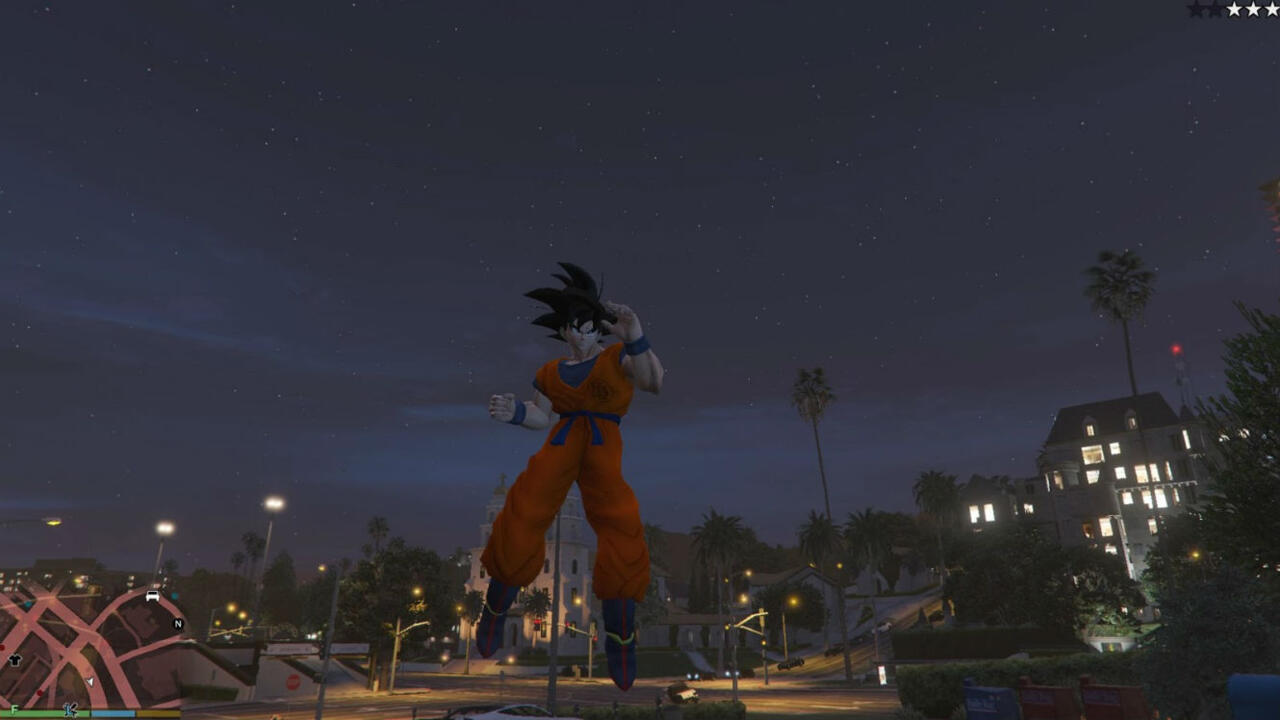Click the blue special ability bar
The width and height of the screenshot is (1280, 720).
click(x=113, y=712)
